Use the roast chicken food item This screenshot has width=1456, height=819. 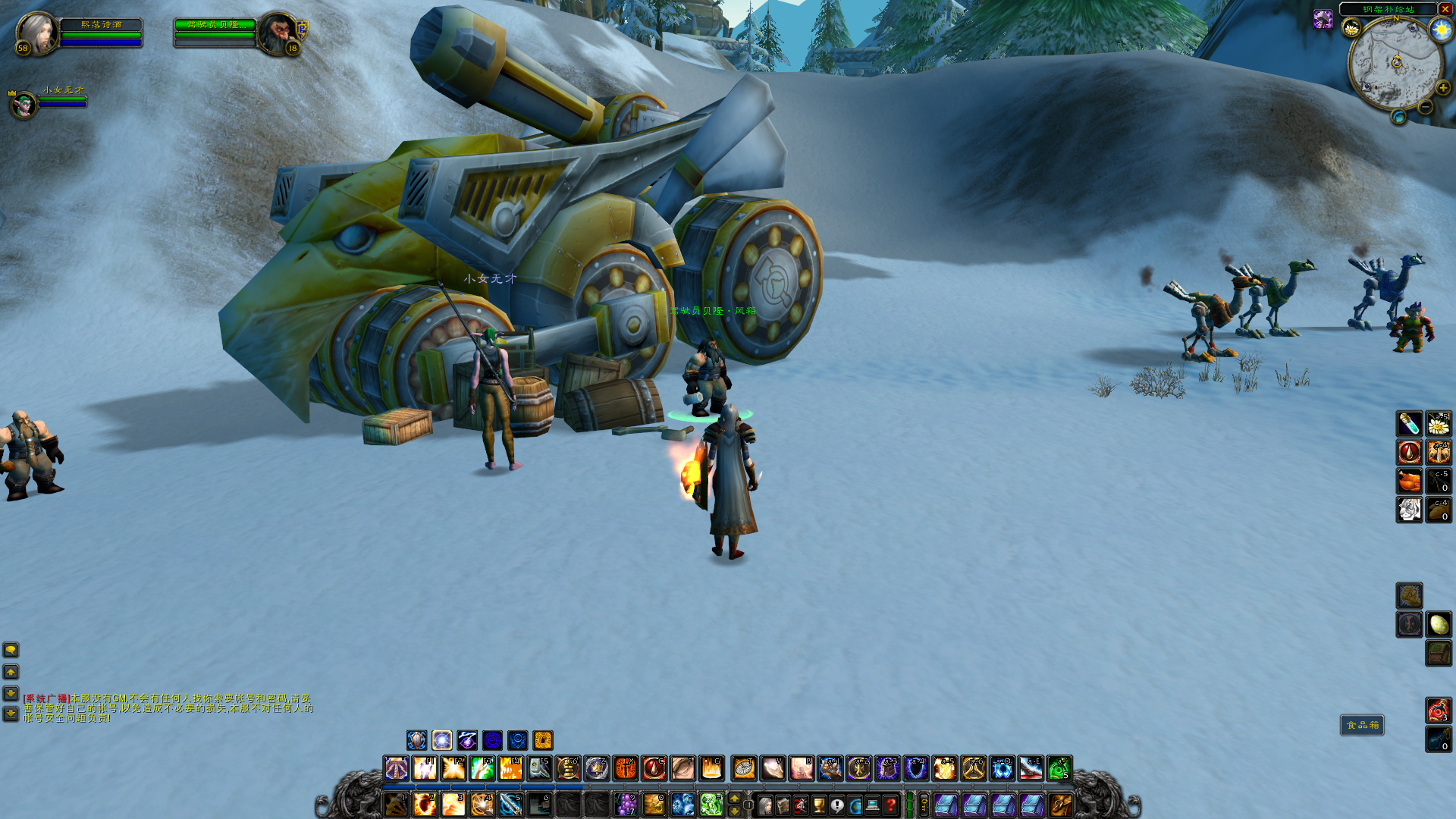(x=1409, y=481)
